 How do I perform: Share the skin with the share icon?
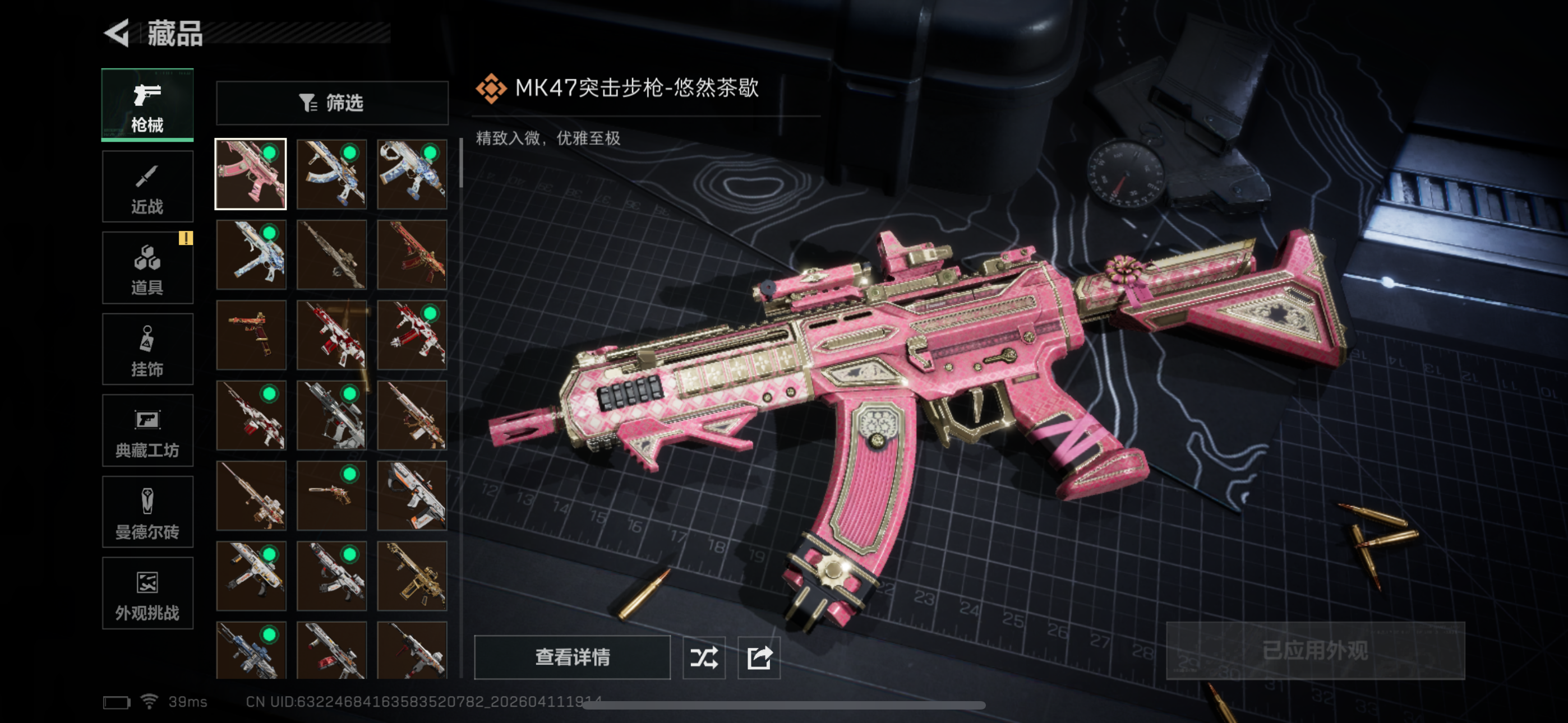pos(759,657)
